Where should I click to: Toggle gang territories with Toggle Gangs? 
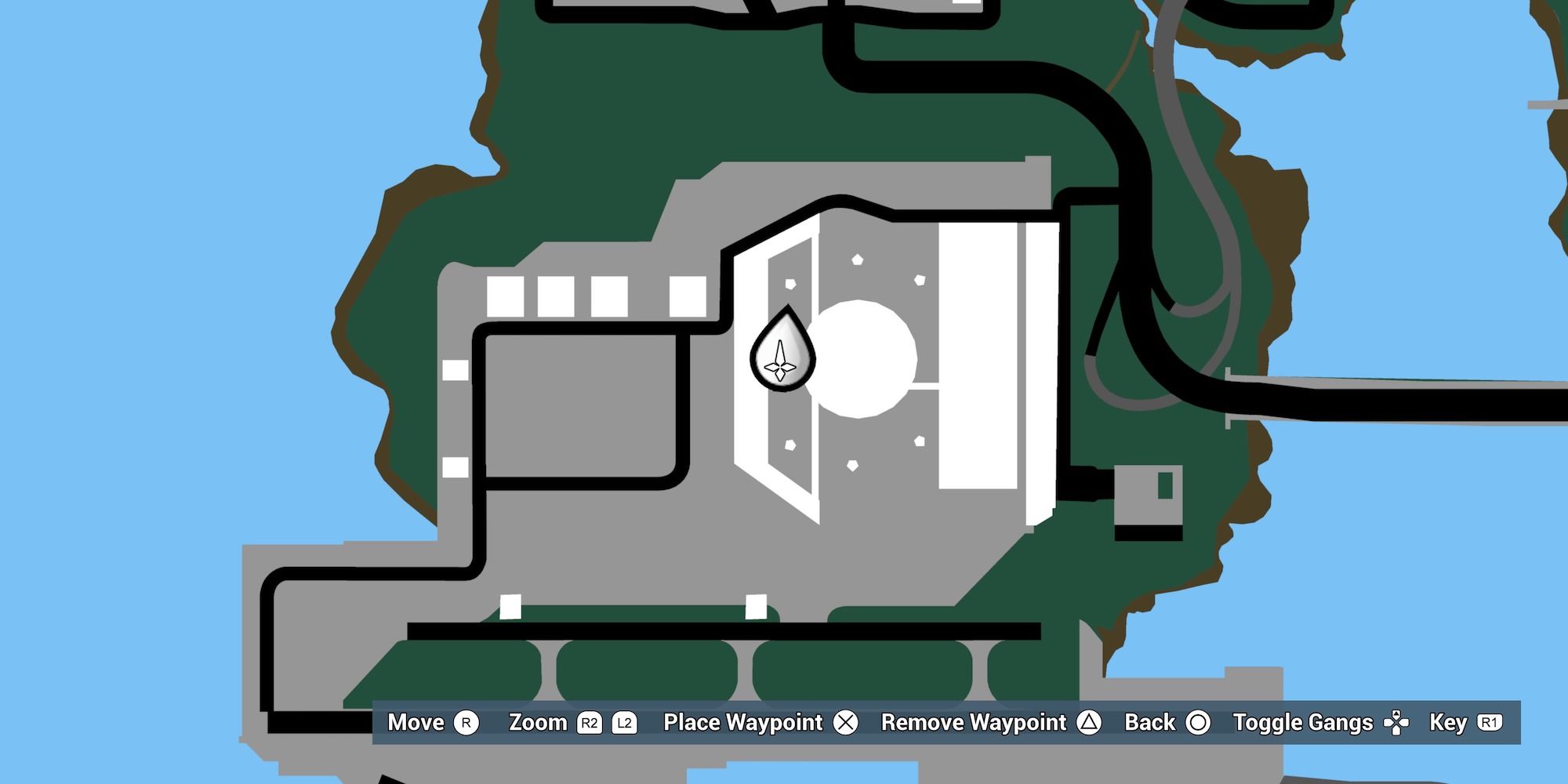coord(1301,723)
